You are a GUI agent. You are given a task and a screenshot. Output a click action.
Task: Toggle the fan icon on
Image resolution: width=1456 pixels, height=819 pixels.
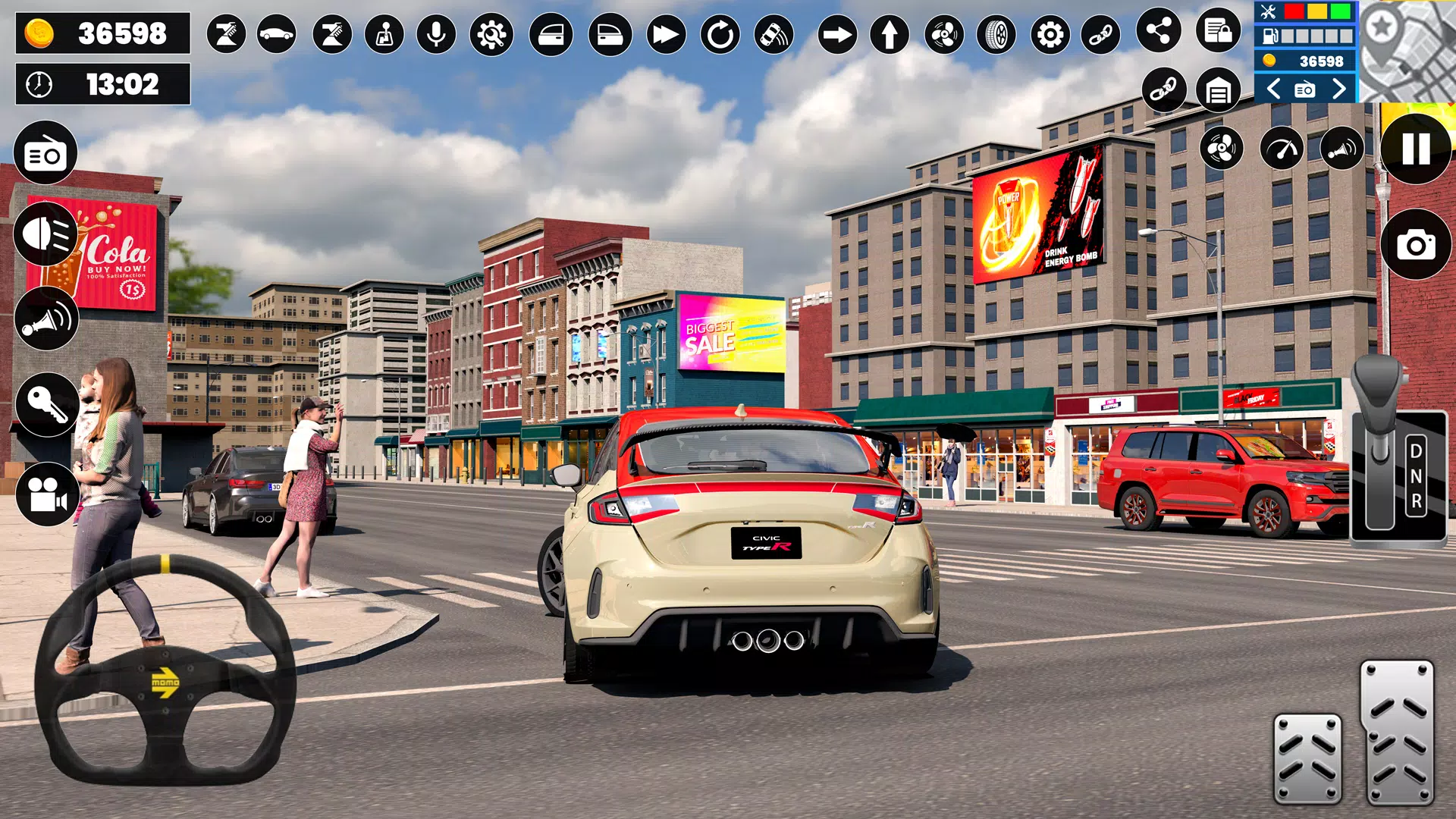[x=1222, y=148]
